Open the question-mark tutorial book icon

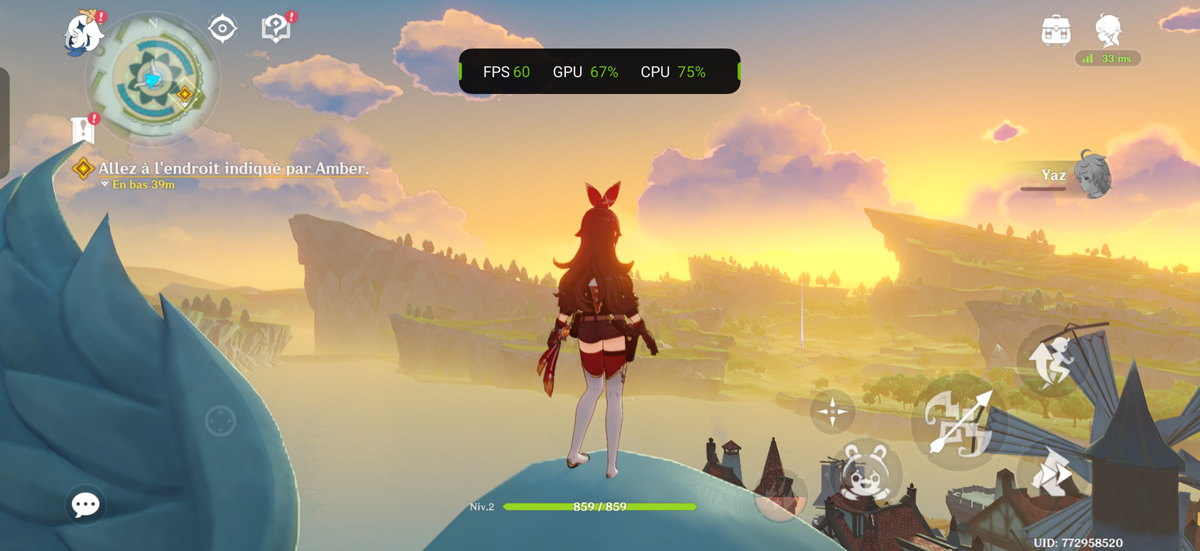276,28
